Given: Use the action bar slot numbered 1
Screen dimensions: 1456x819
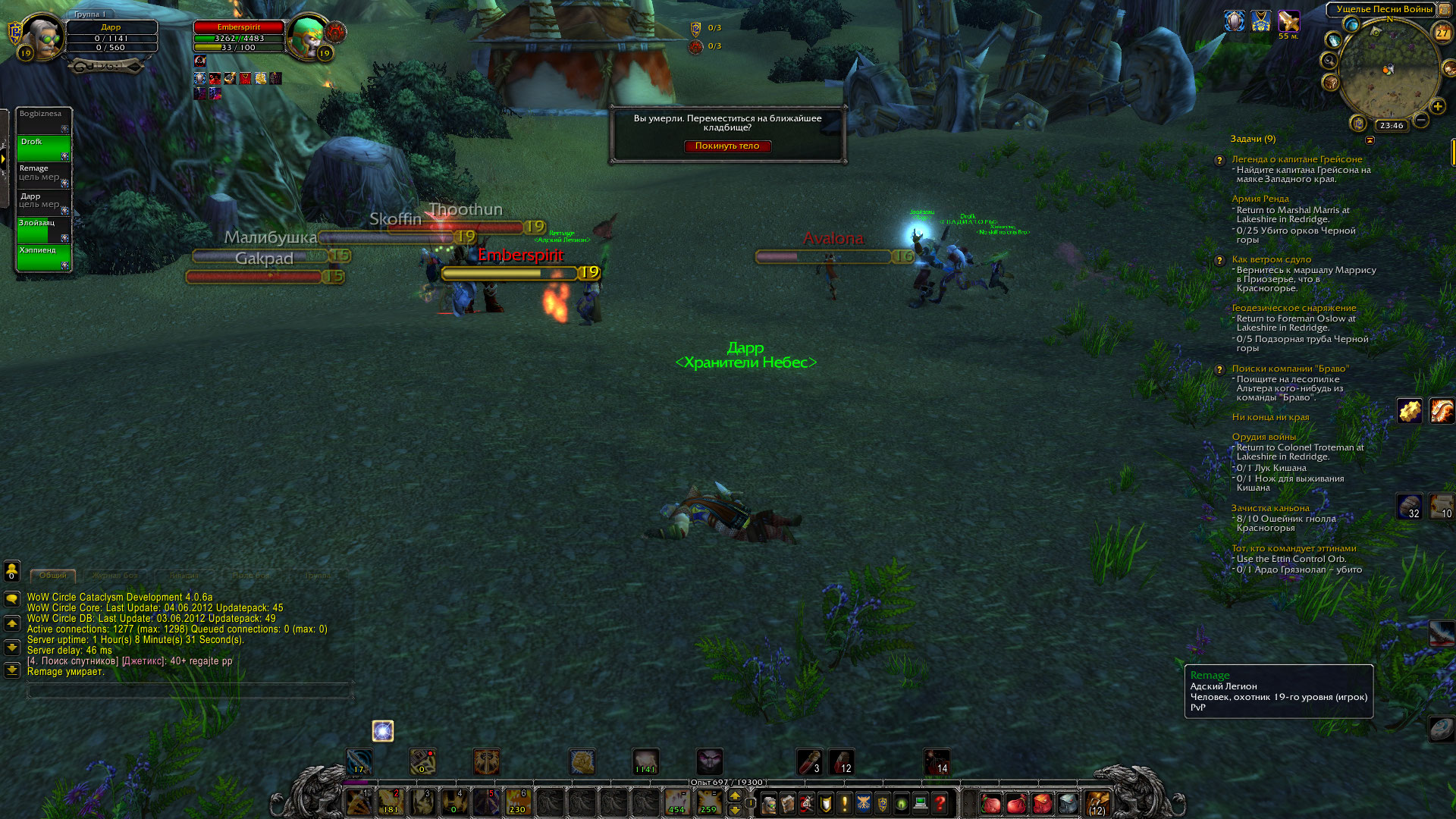Looking at the screenshot, I should pyautogui.click(x=359, y=802).
